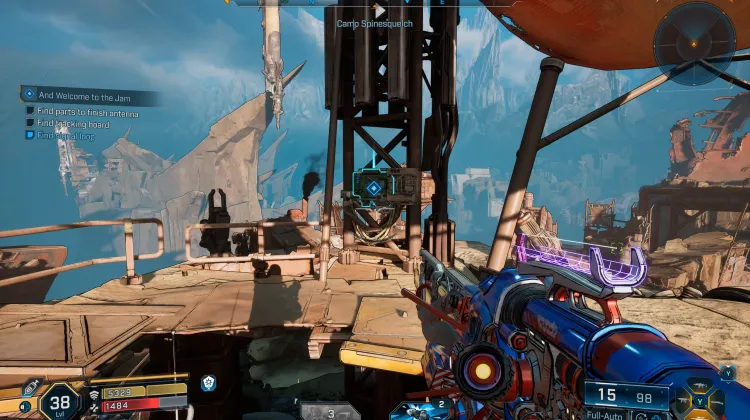Click the diamond quest waypoint marker
Screen dimensions: 750x420
(x=373, y=186)
